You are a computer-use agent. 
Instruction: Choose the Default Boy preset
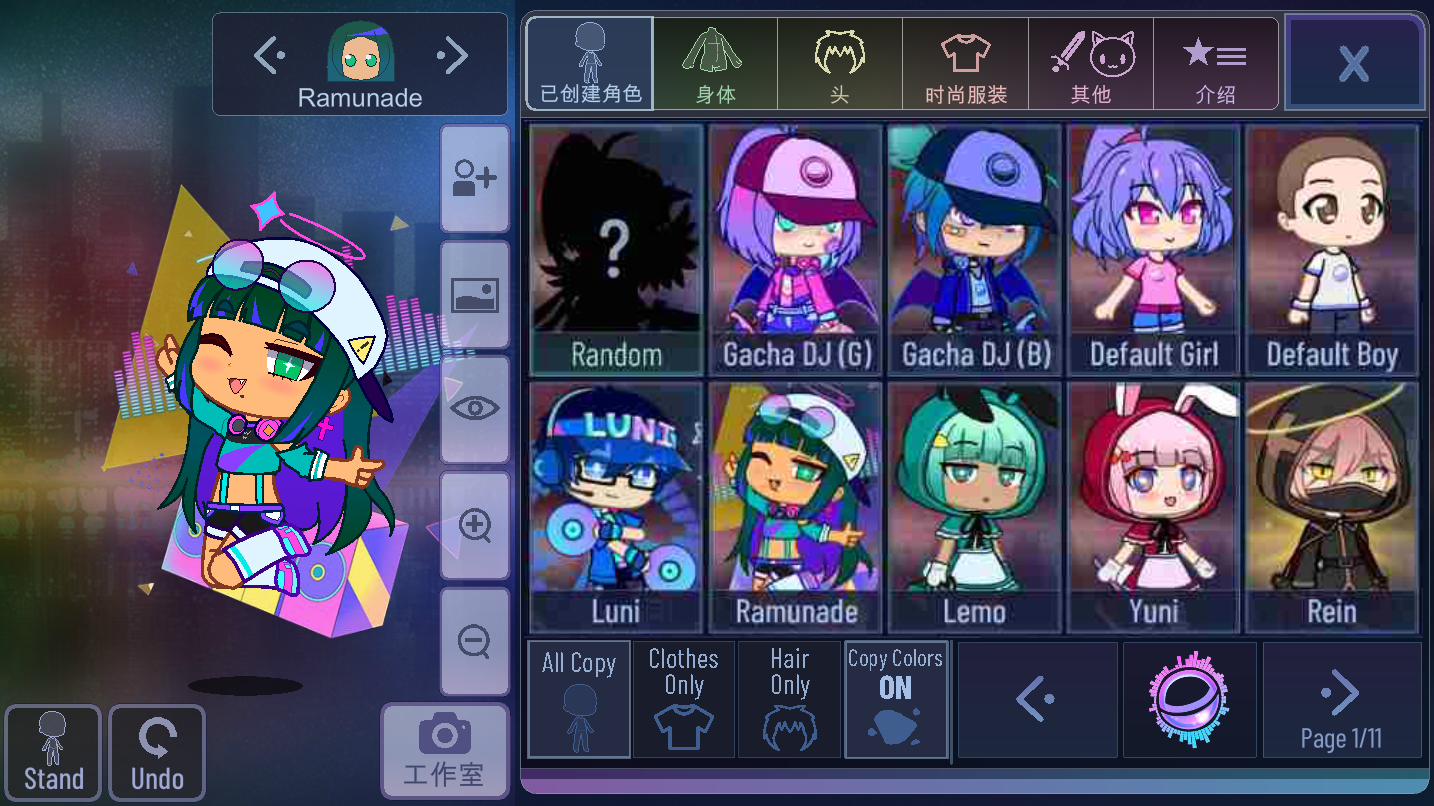coord(1331,250)
